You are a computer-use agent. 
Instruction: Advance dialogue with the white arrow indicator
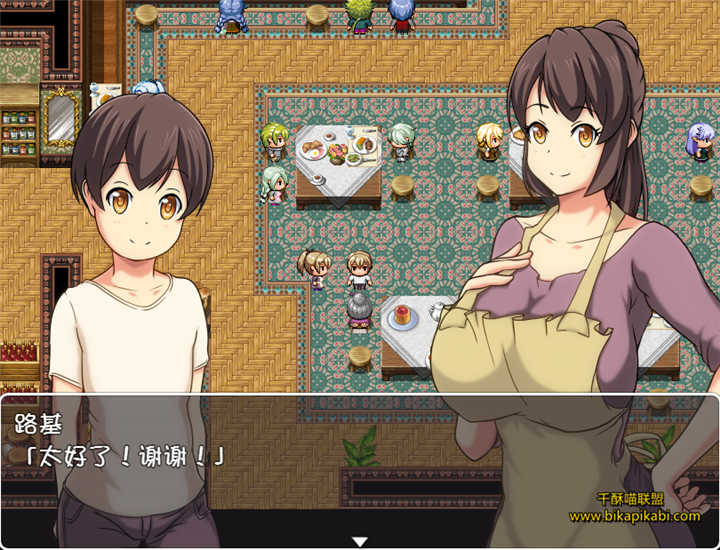pyautogui.click(x=360, y=541)
